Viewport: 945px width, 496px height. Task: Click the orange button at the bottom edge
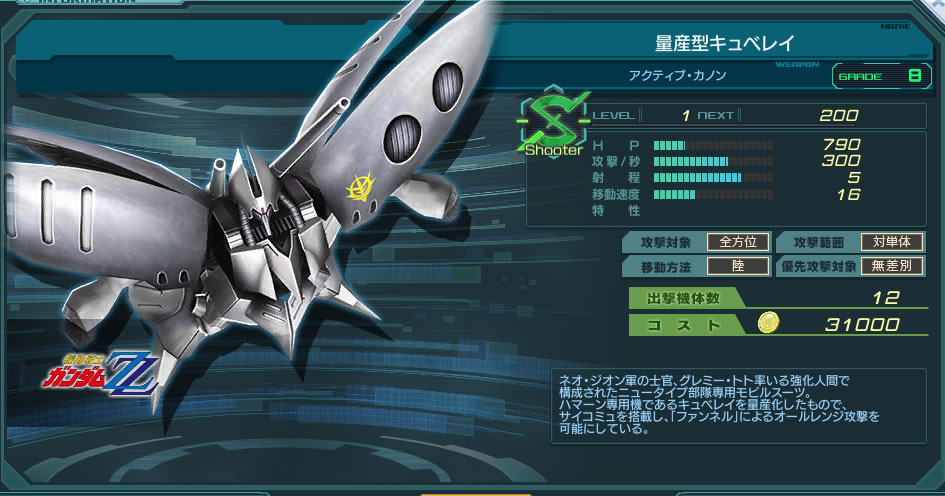pos(474,492)
